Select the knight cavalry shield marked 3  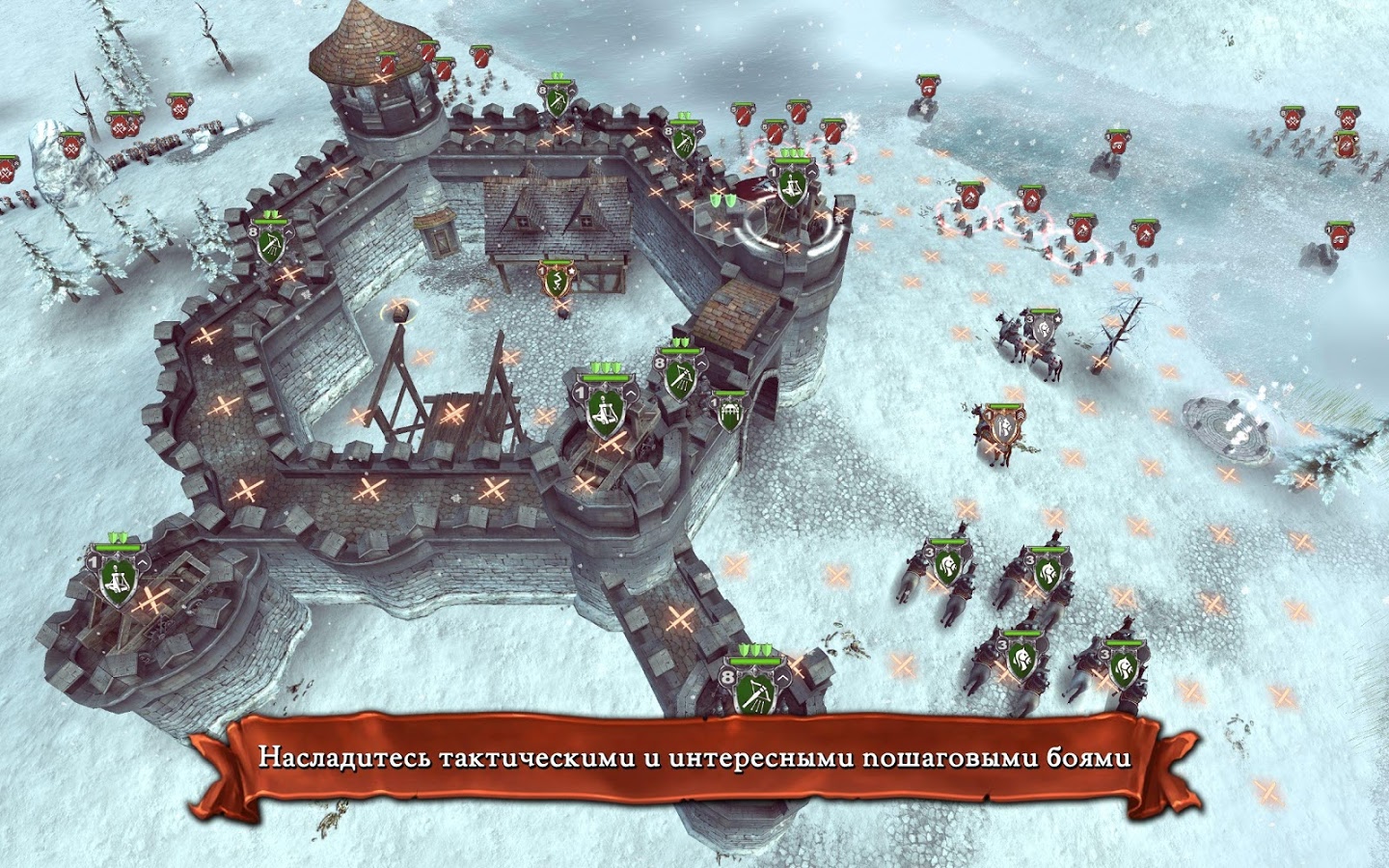(x=950, y=569)
